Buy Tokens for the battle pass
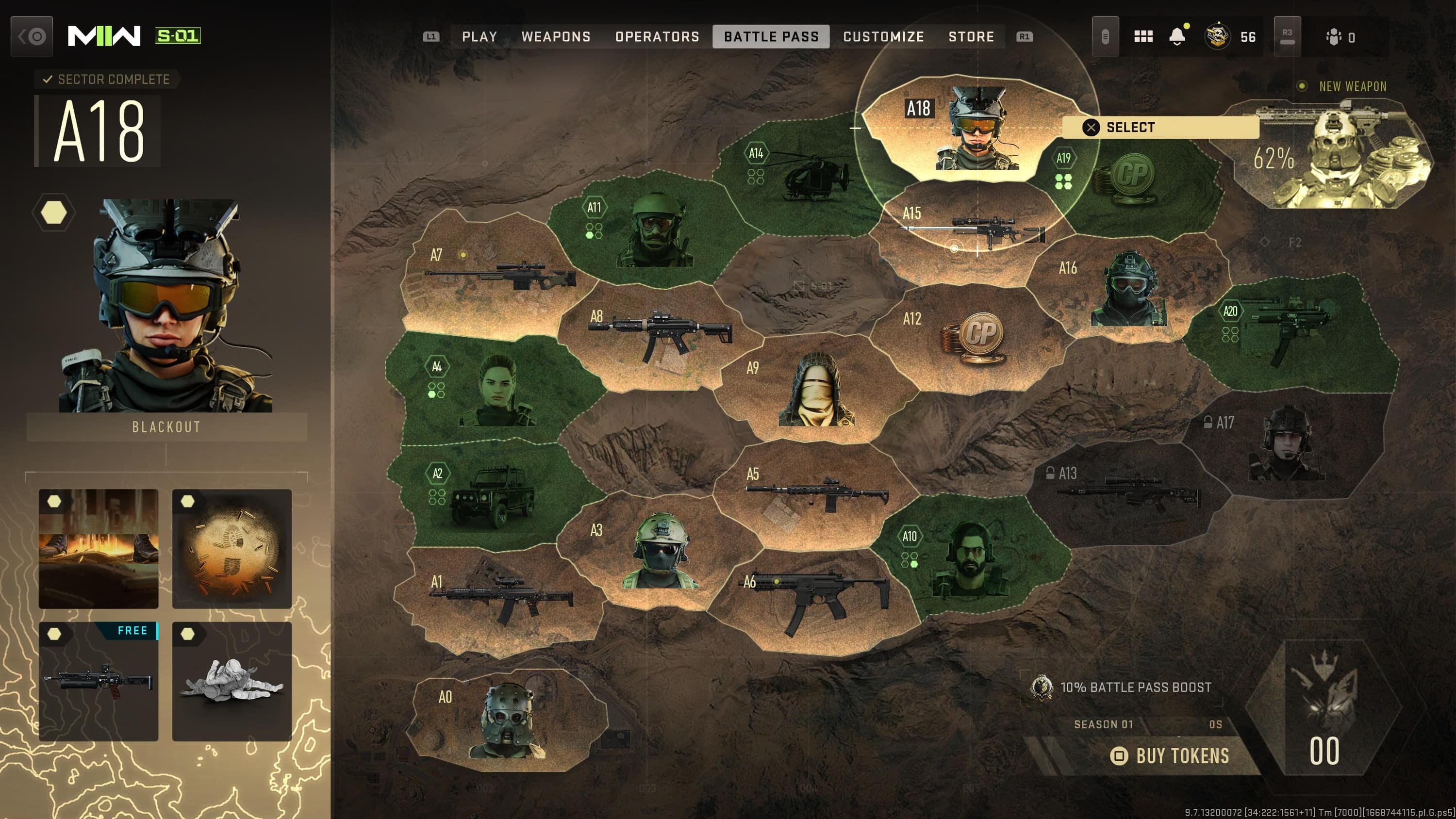Image resolution: width=1456 pixels, height=819 pixels. pos(1170,756)
